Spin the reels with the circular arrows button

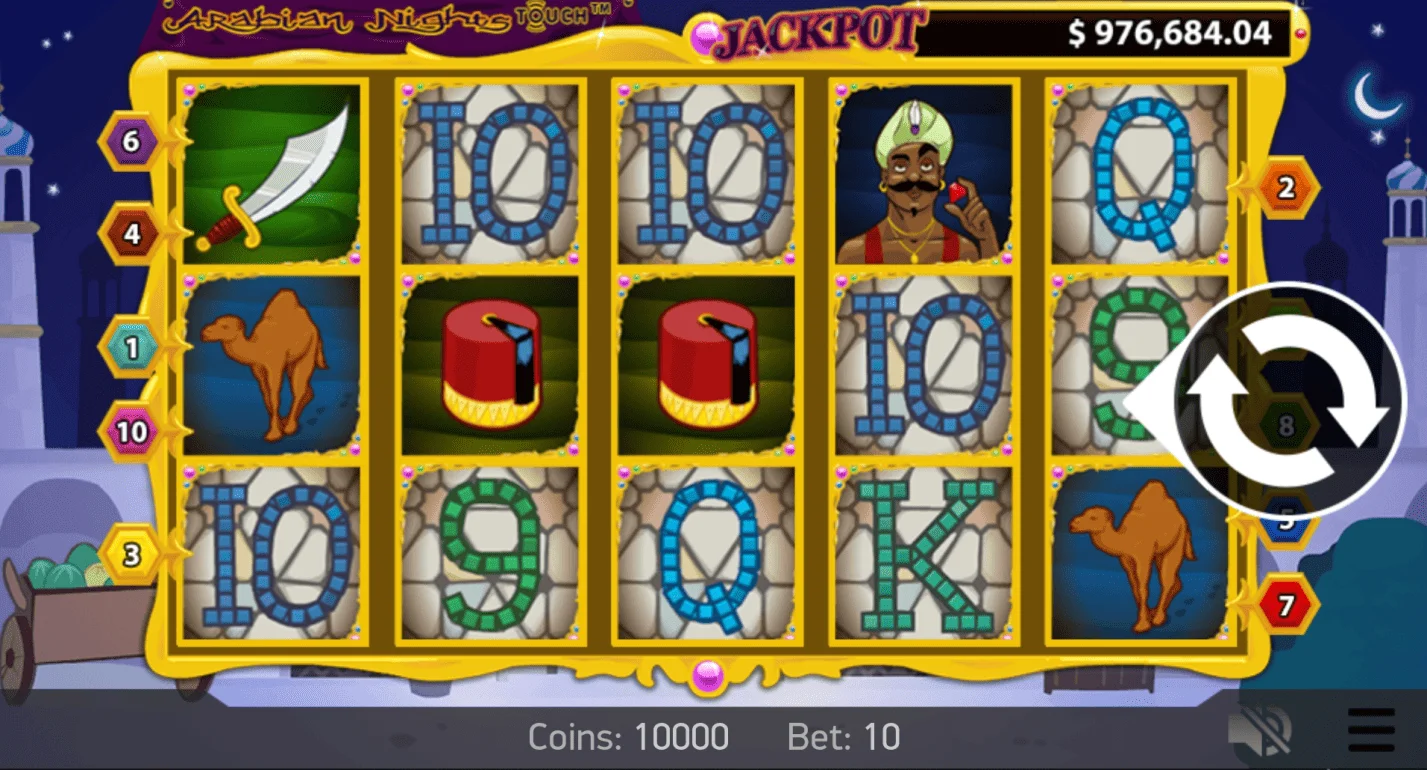1288,399
